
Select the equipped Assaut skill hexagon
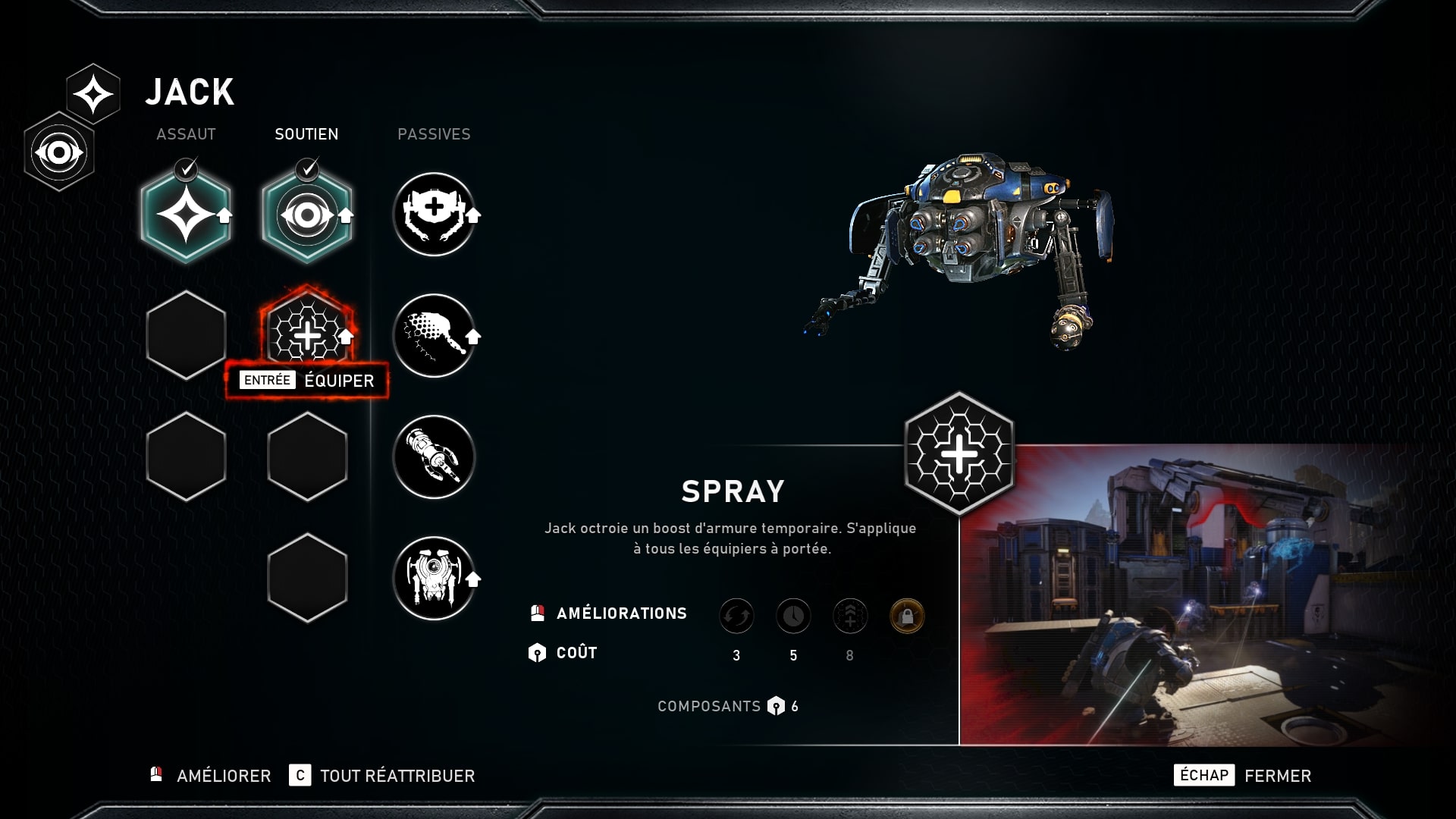tap(186, 215)
